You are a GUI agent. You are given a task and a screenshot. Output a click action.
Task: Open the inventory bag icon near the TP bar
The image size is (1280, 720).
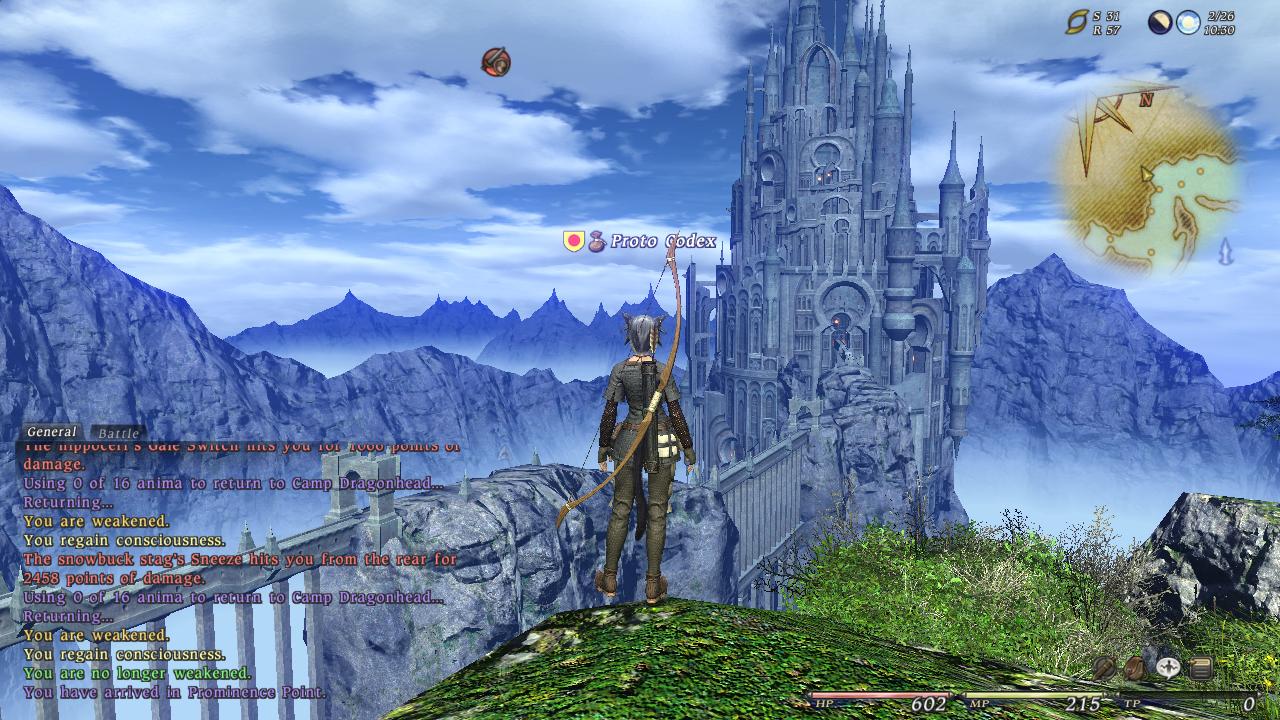1136,666
